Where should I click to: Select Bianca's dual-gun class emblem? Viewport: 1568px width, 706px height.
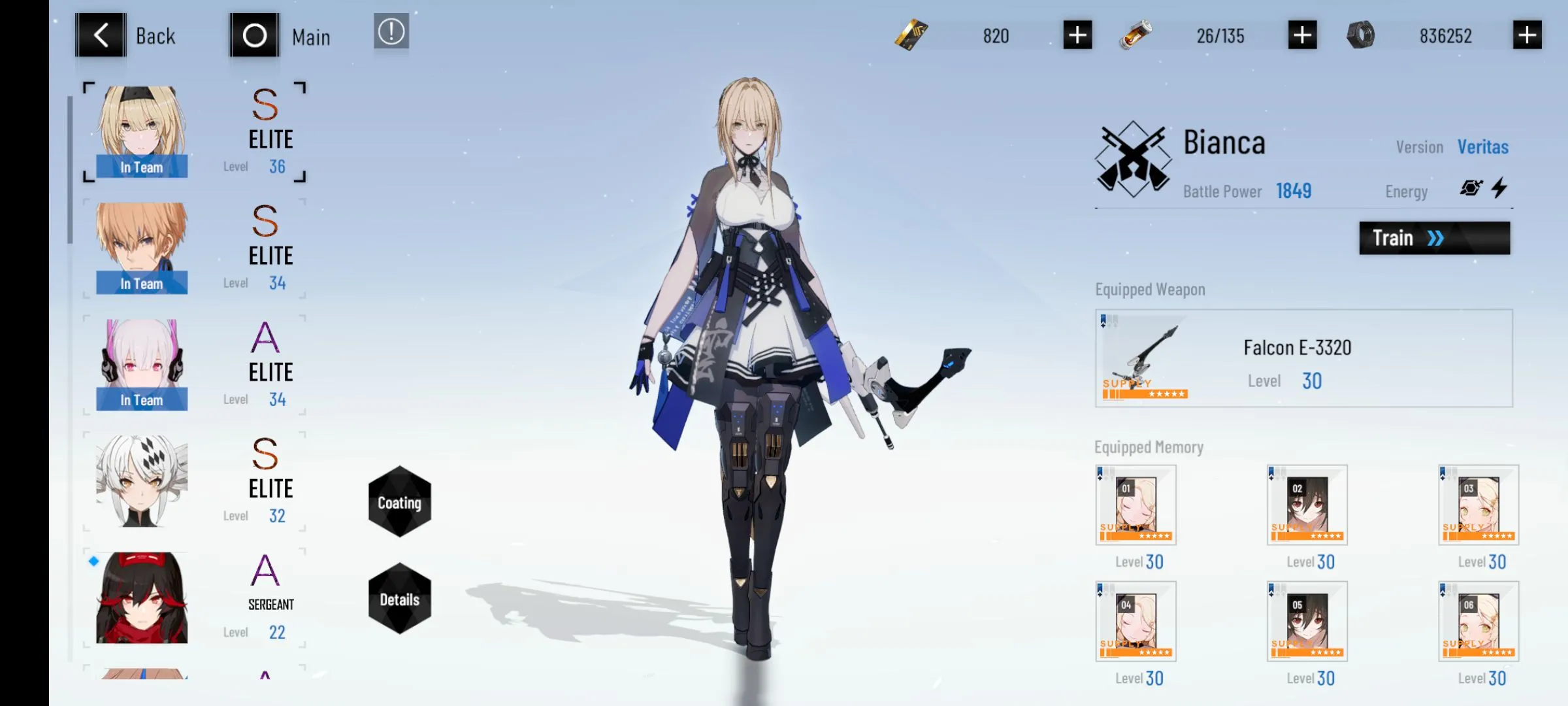(x=1132, y=159)
